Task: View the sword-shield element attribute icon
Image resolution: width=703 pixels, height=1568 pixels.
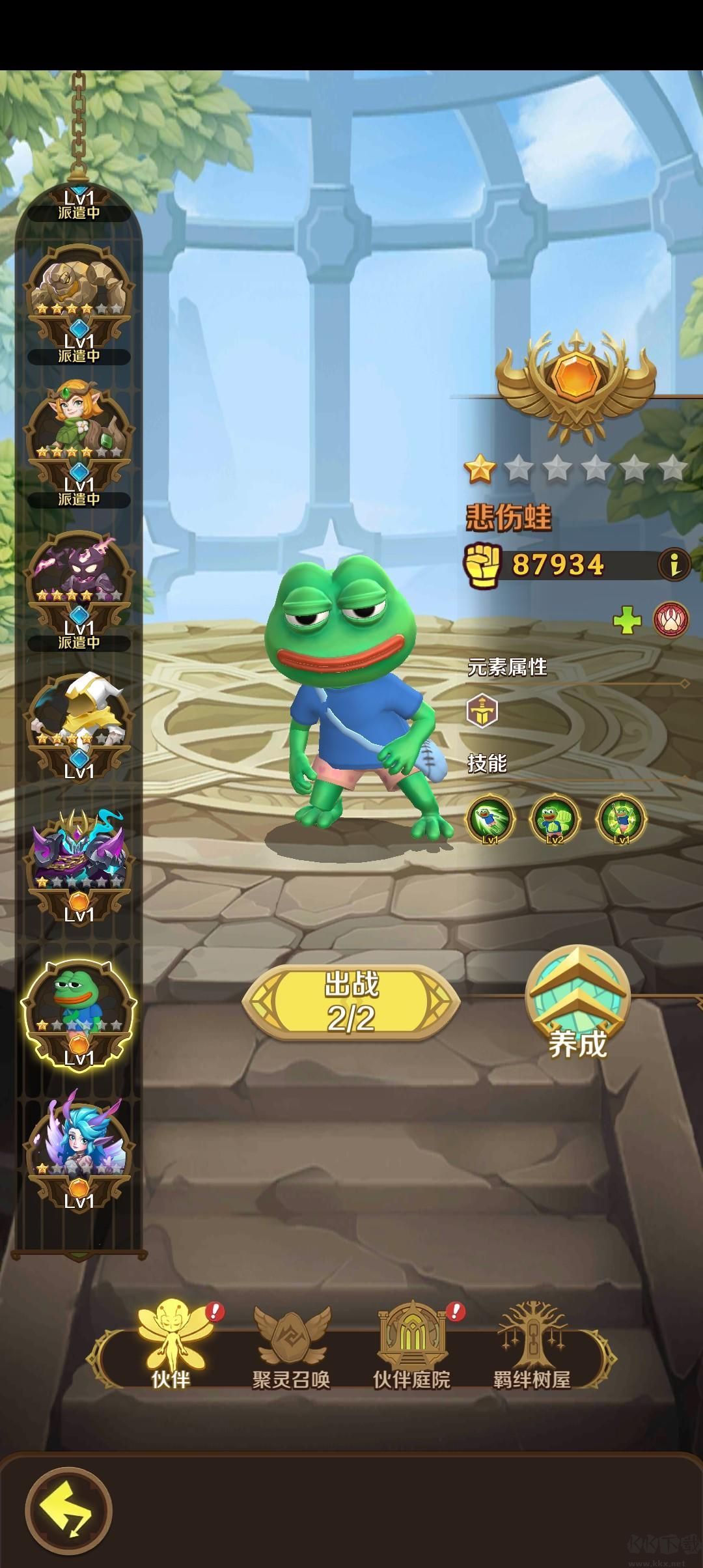Action: 482,710
